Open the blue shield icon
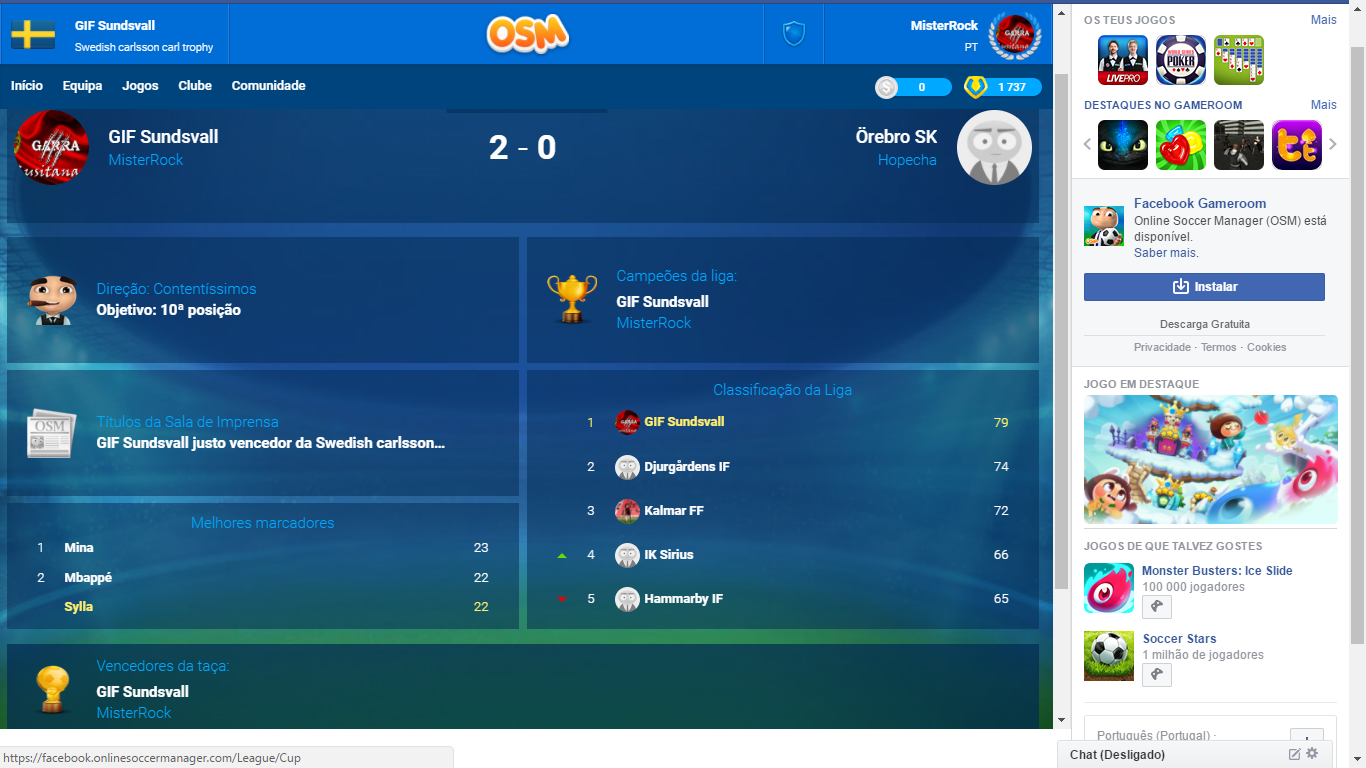Screen dimensions: 1366x768 pyautogui.click(x=793, y=34)
